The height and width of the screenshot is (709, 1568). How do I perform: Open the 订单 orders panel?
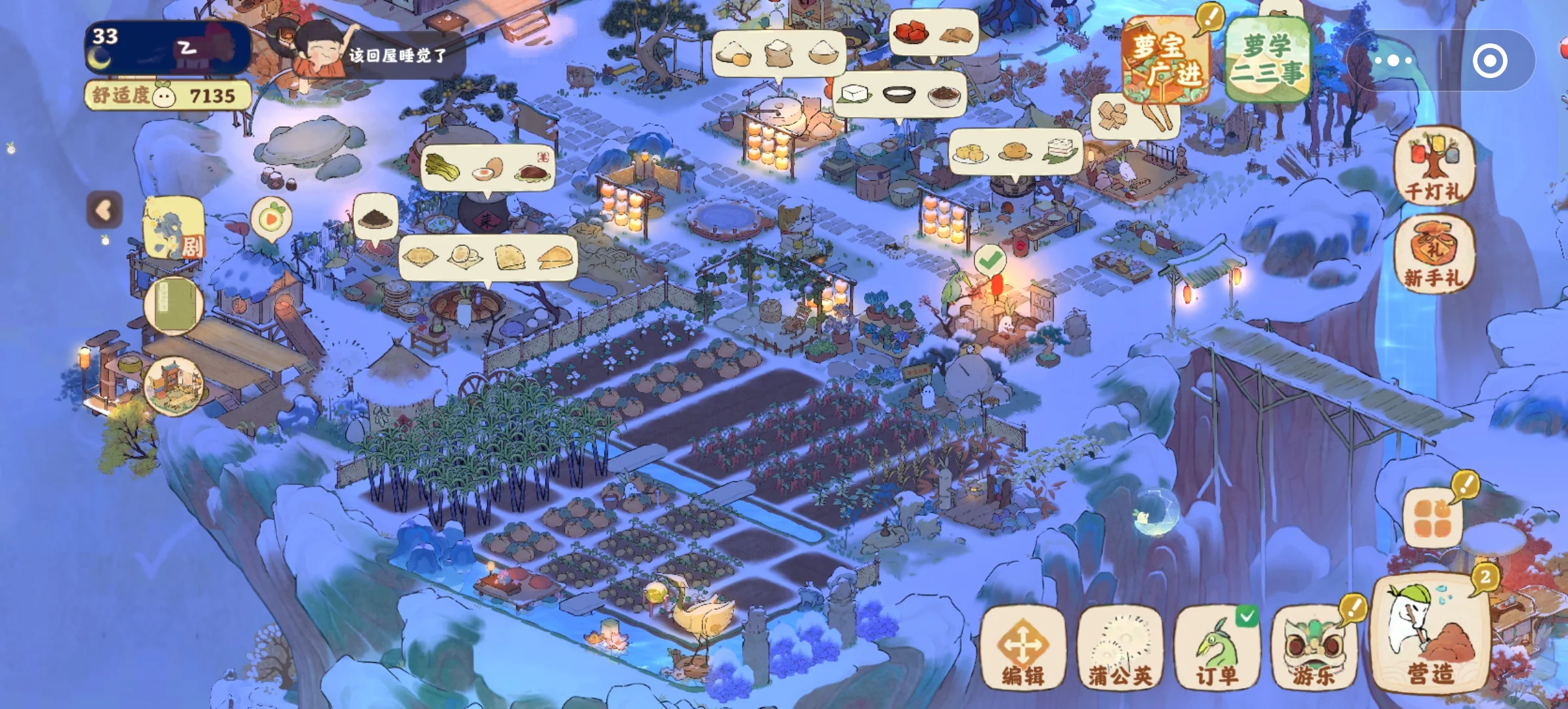tap(1217, 649)
